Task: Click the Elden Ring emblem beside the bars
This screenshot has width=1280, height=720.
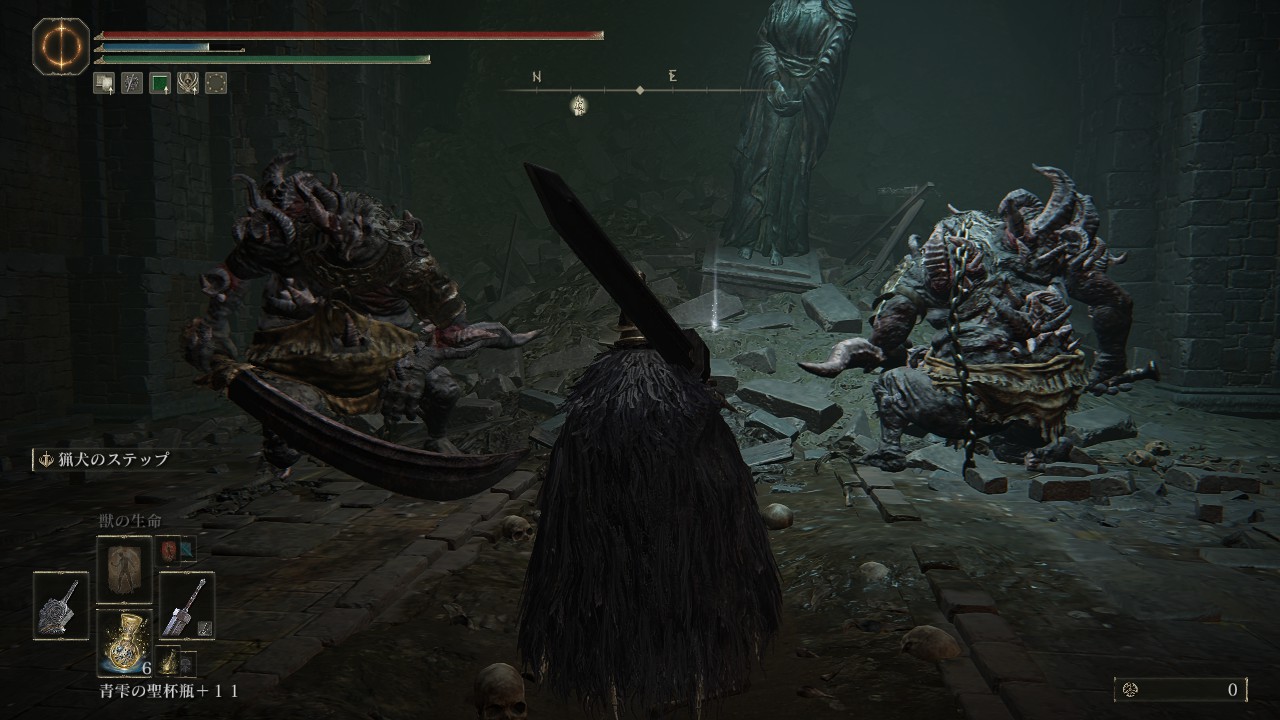Action: [61, 46]
